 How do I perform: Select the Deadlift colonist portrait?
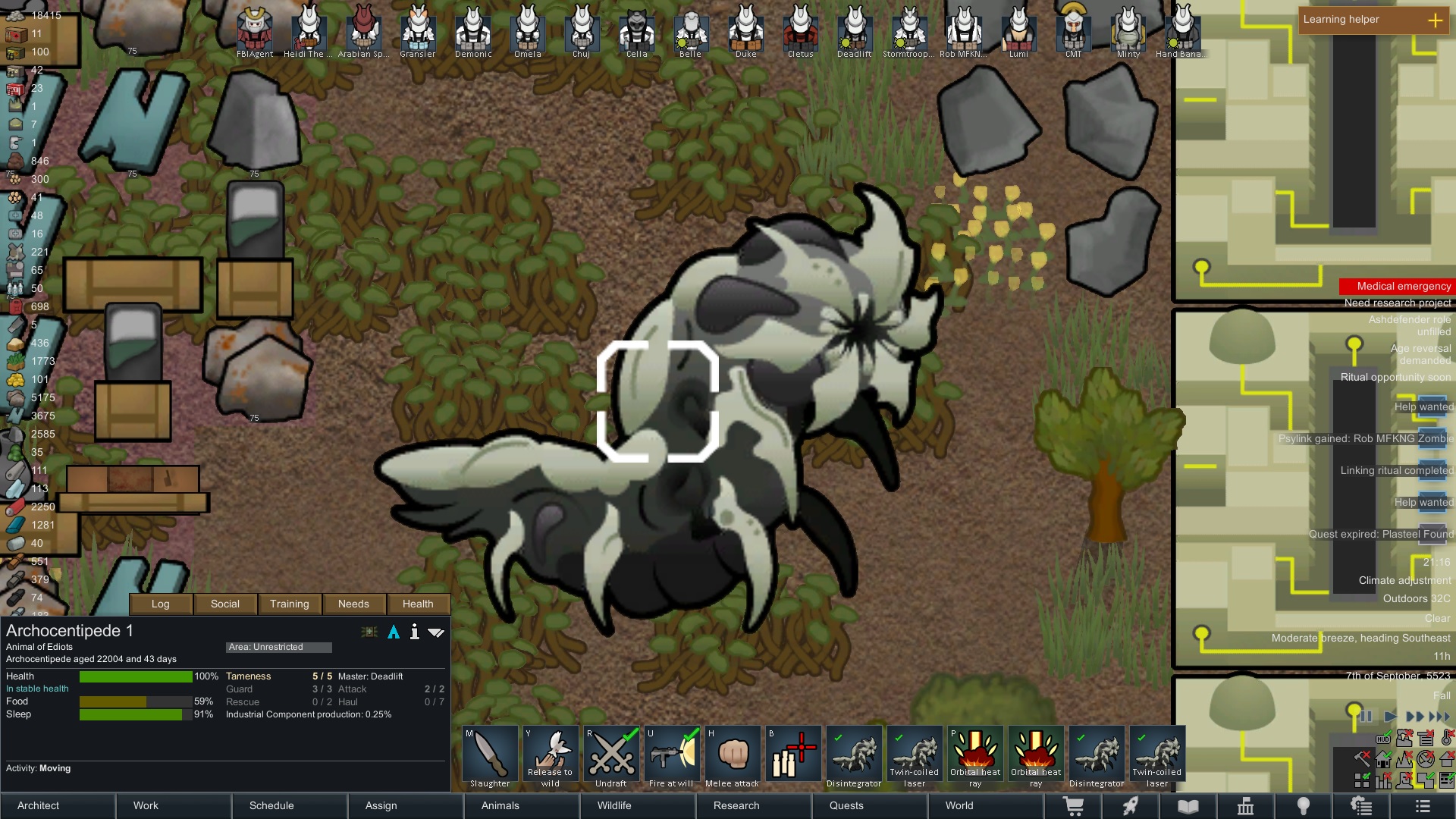[855, 29]
